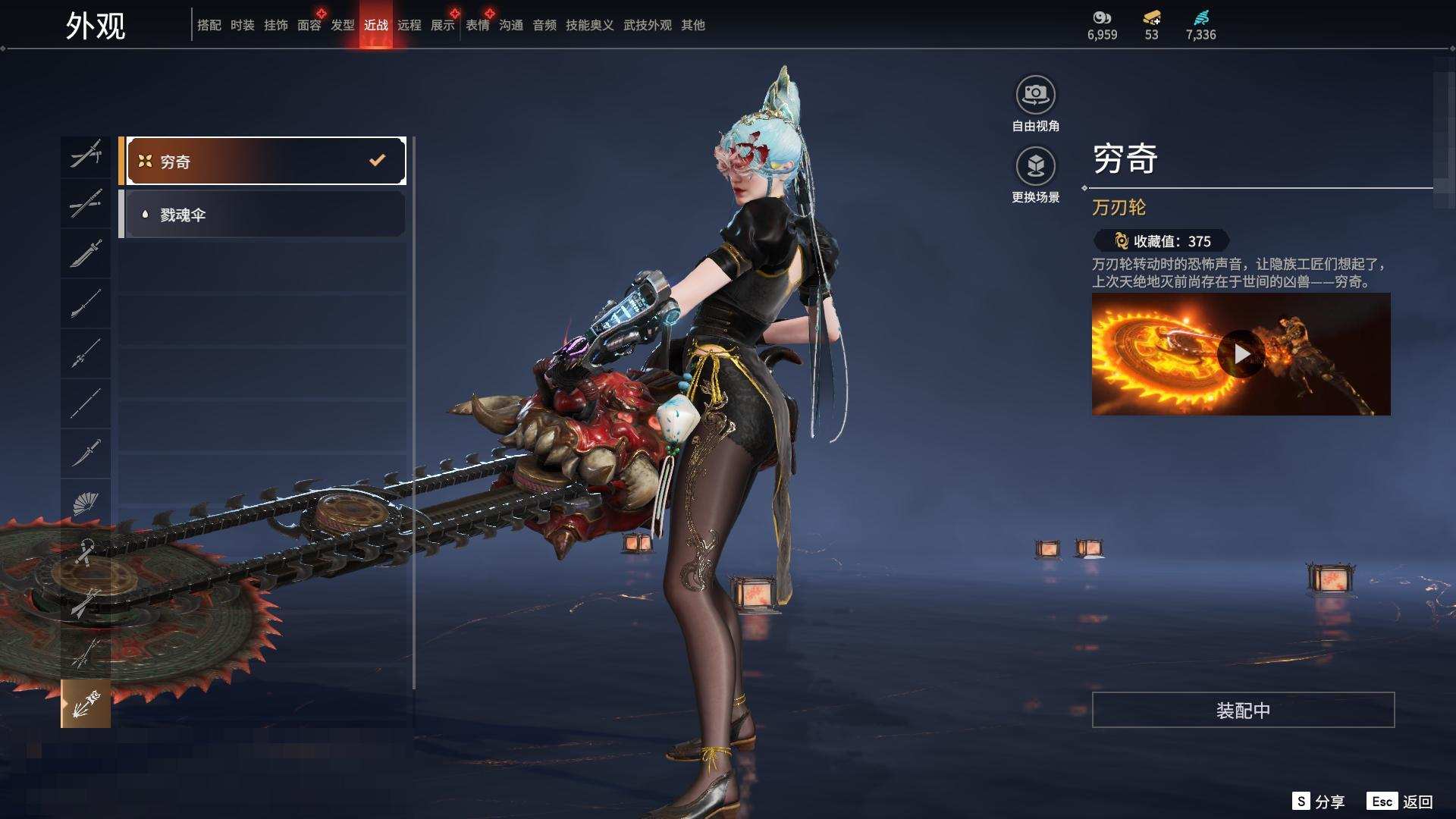Click the 装配中 equip button

click(1243, 710)
